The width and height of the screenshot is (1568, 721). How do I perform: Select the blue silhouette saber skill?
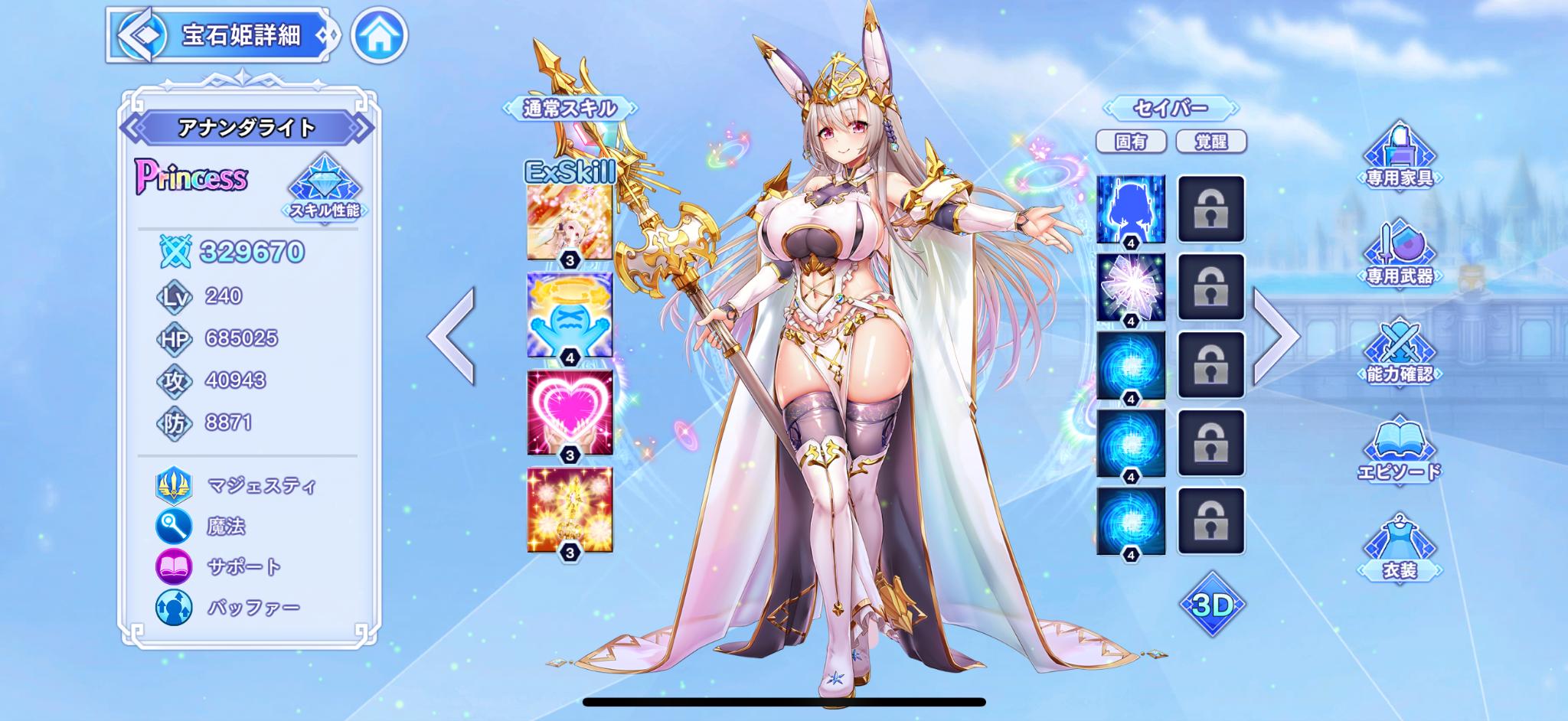[1131, 209]
